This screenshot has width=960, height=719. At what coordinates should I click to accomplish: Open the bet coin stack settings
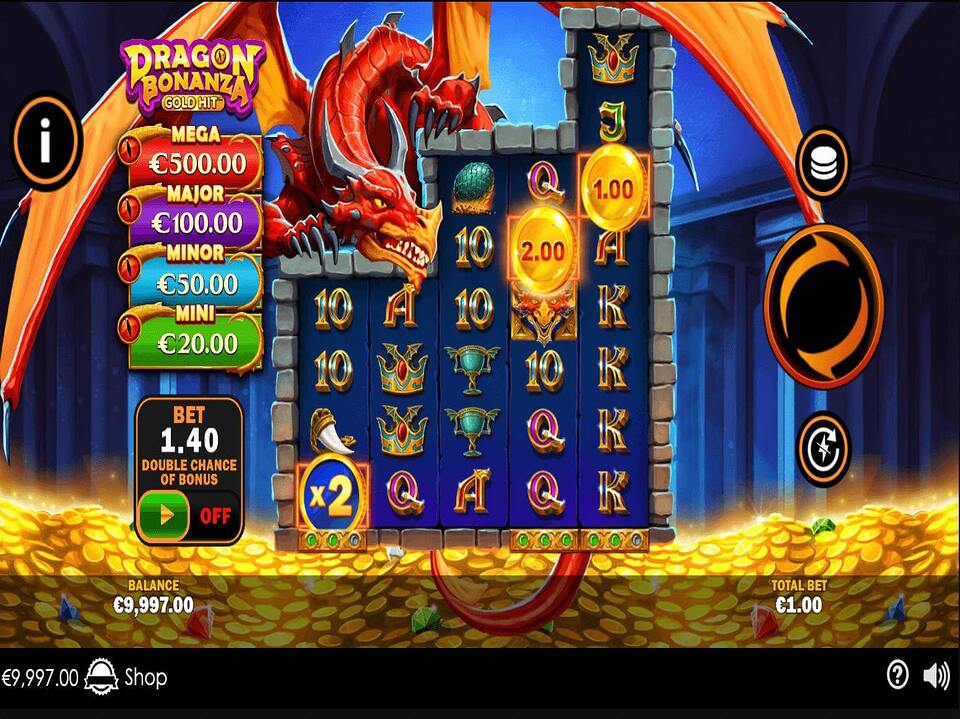coord(822,162)
